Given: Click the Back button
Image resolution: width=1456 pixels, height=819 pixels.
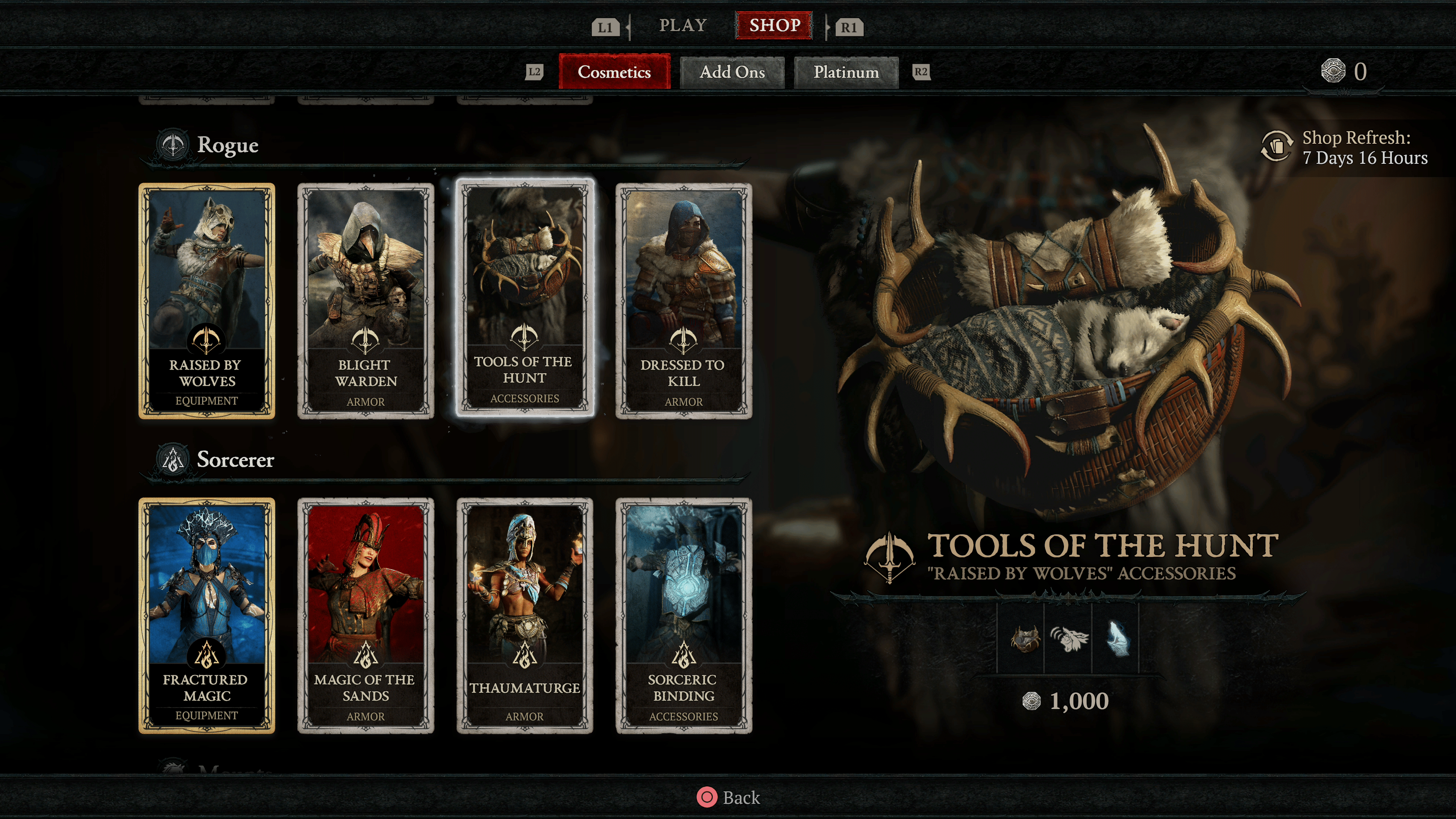Looking at the screenshot, I should click(x=728, y=797).
